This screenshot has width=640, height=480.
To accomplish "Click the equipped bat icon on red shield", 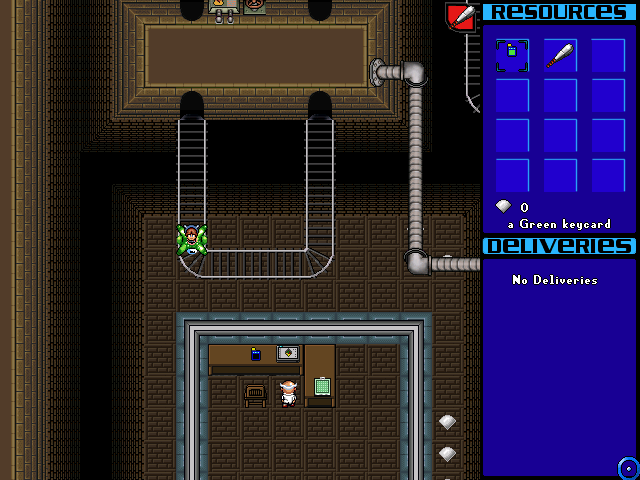I will (462, 16).
